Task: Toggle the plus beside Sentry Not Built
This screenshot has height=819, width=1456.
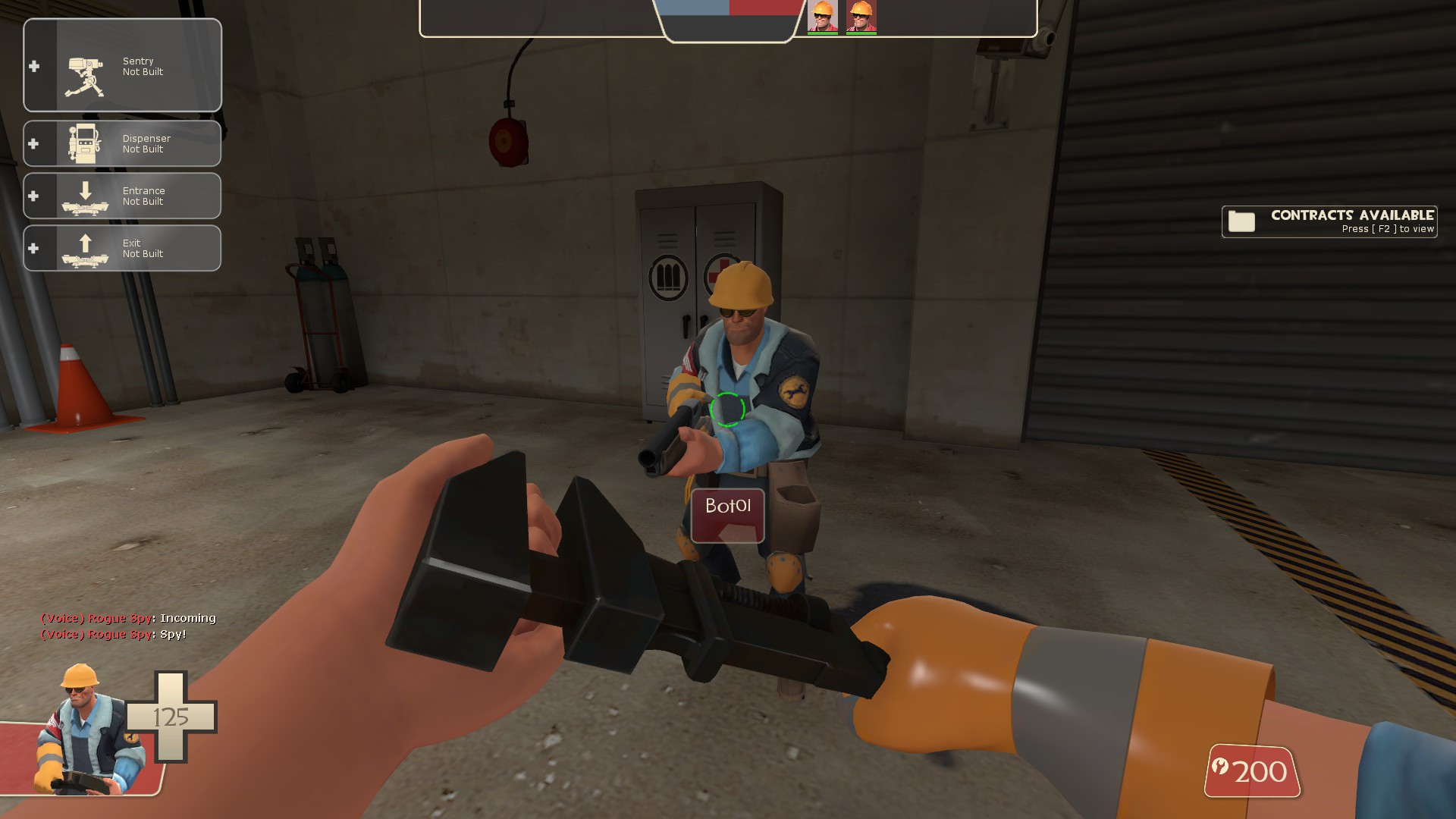Action: click(33, 67)
